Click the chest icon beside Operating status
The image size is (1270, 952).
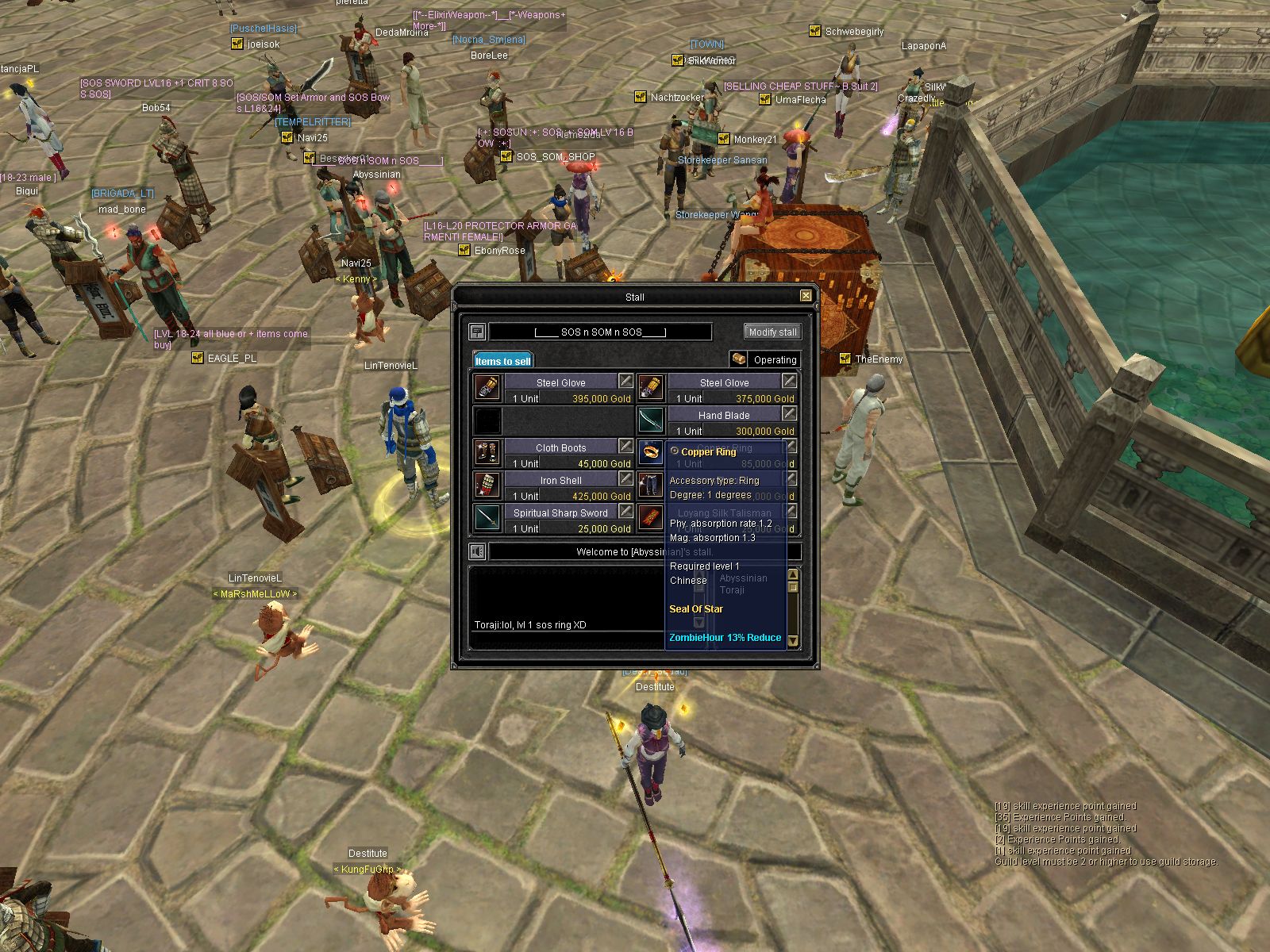[739, 359]
